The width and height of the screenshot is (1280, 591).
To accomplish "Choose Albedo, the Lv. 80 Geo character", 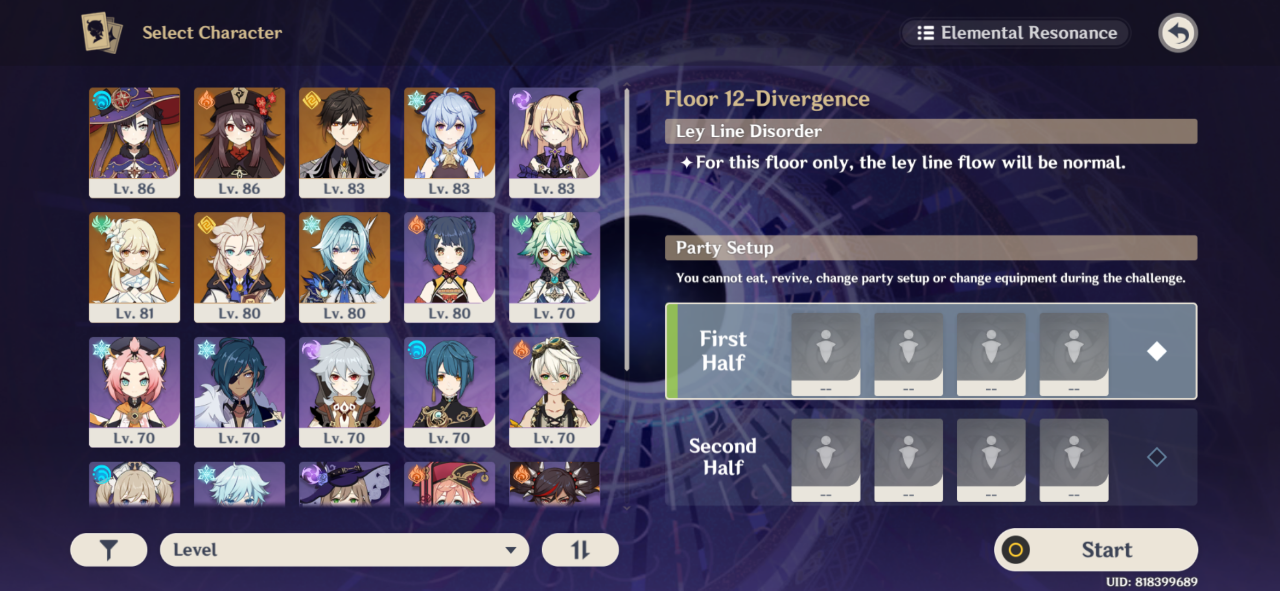I will [240, 266].
